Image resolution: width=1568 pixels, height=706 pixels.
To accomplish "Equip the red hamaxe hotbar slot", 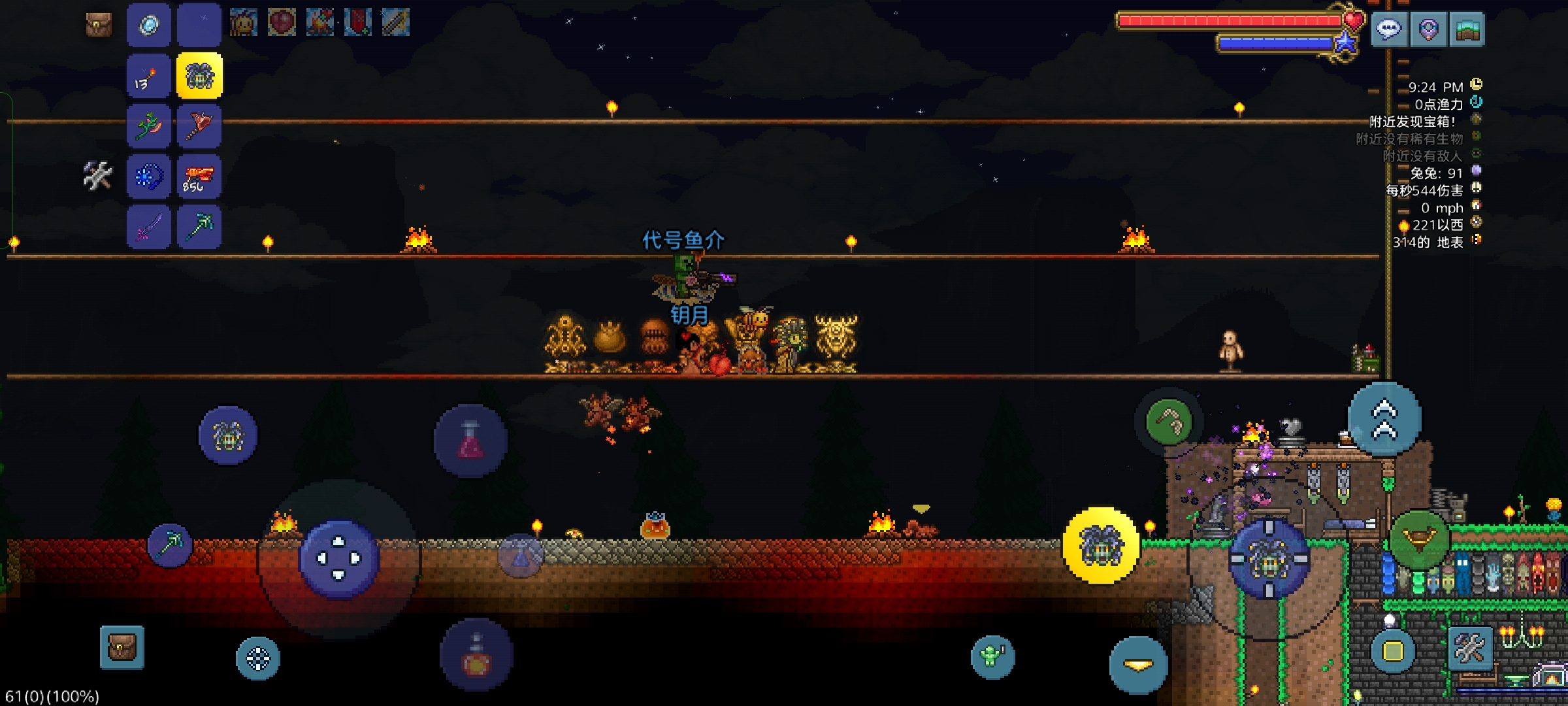I will (x=199, y=126).
